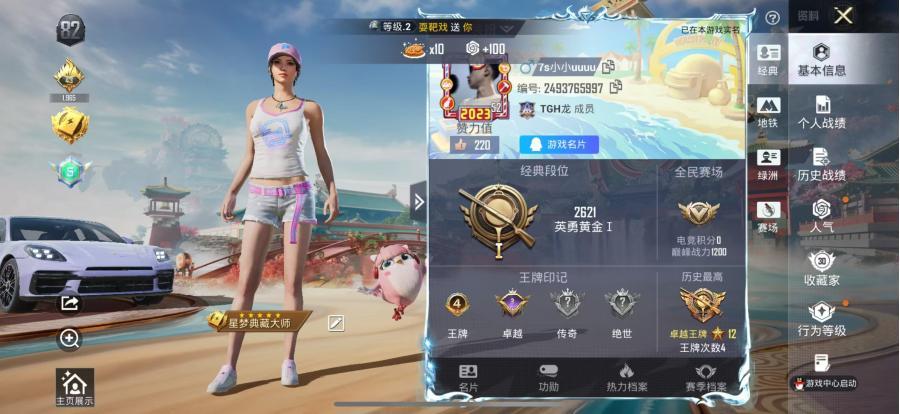Open the 基本信息 section
The height and width of the screenshot is (414, 900).
point(821,60)
